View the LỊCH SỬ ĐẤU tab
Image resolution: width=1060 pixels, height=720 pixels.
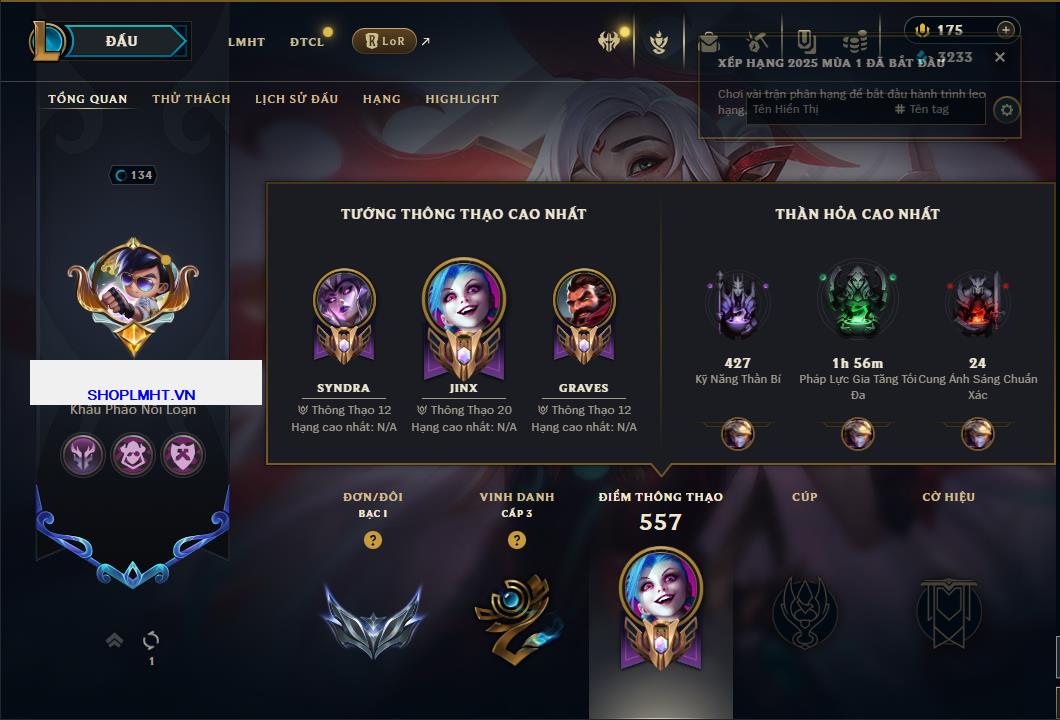point(296,99)
